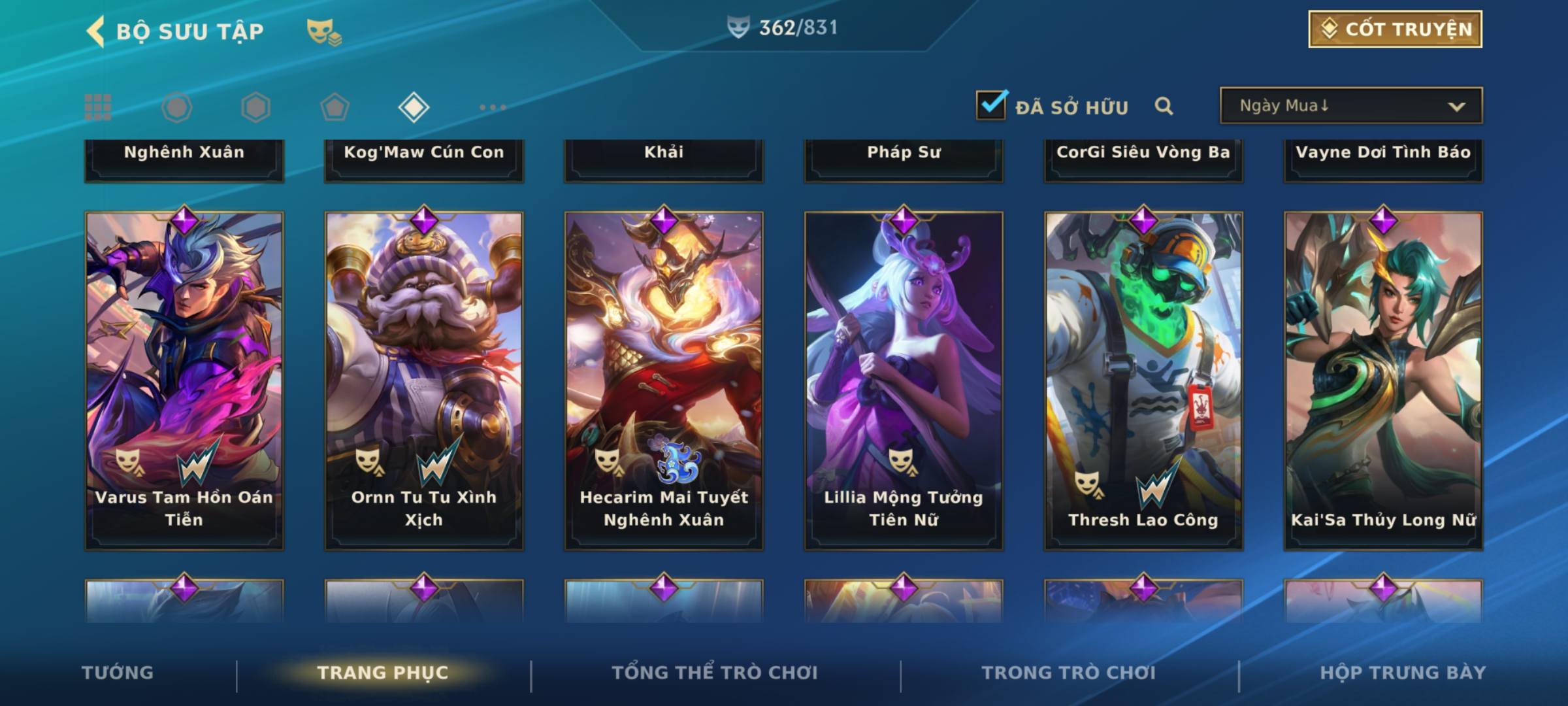Toggle the Đã Sở Hữu checkbox
1568x706 pixels.
[x=991, y=105]
